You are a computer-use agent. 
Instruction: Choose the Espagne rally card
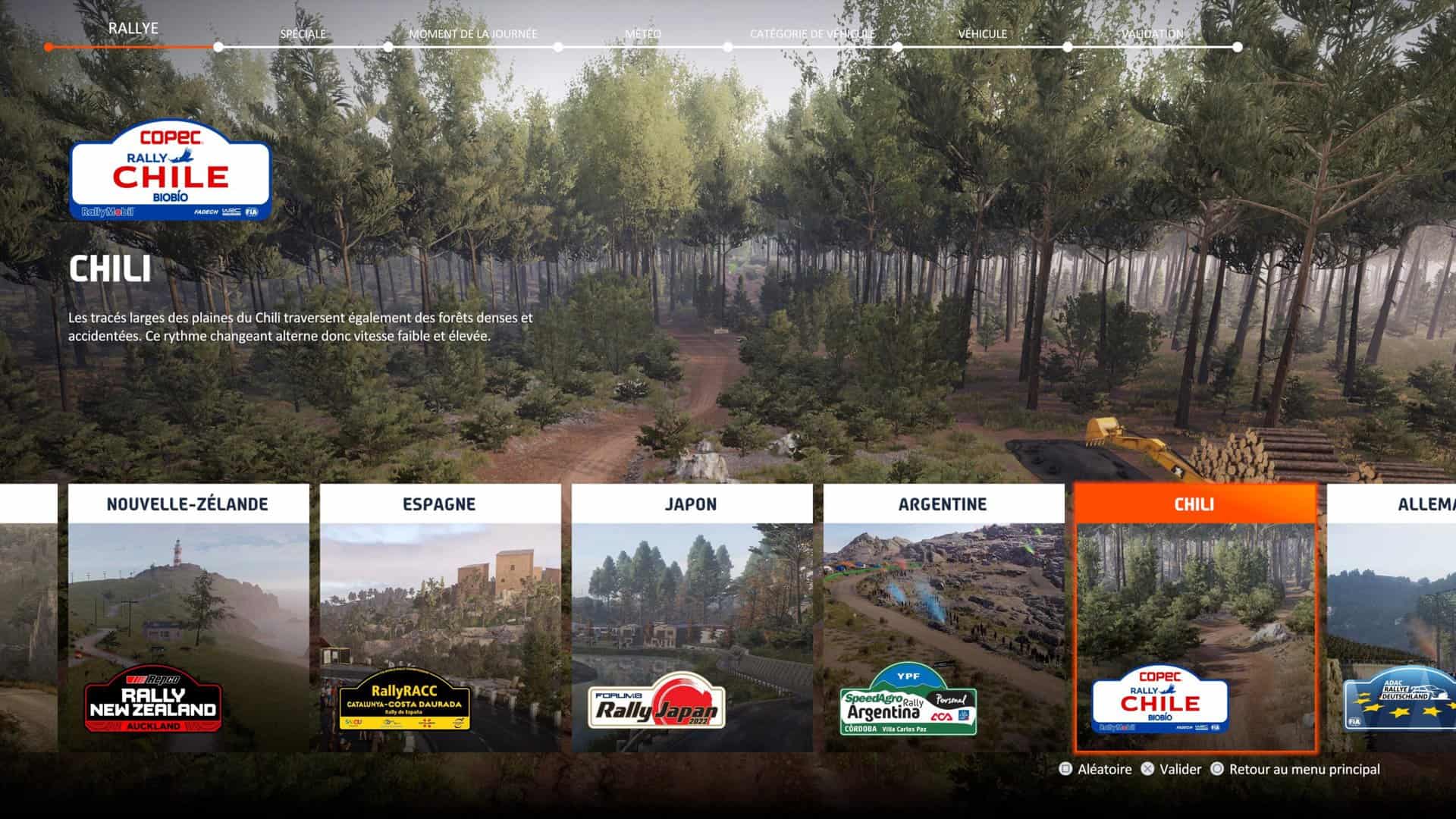pos(440,618)
